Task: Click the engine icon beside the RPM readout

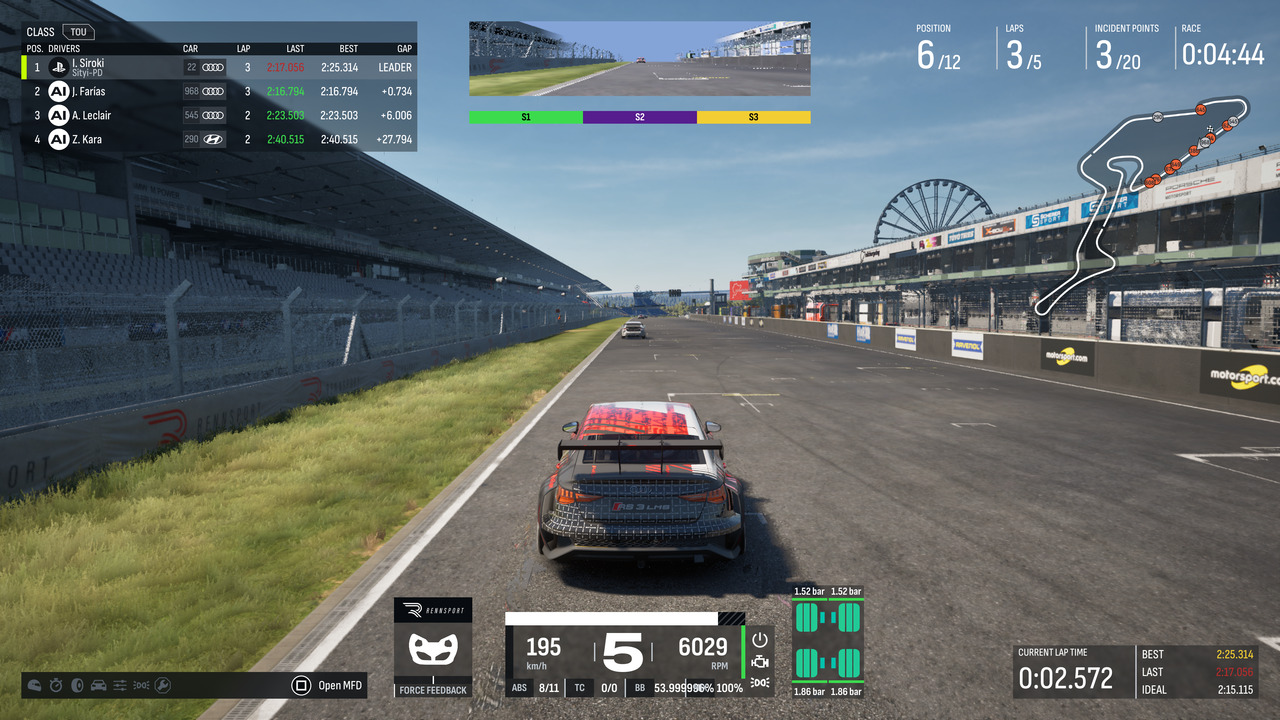Action: click(760, 661)
